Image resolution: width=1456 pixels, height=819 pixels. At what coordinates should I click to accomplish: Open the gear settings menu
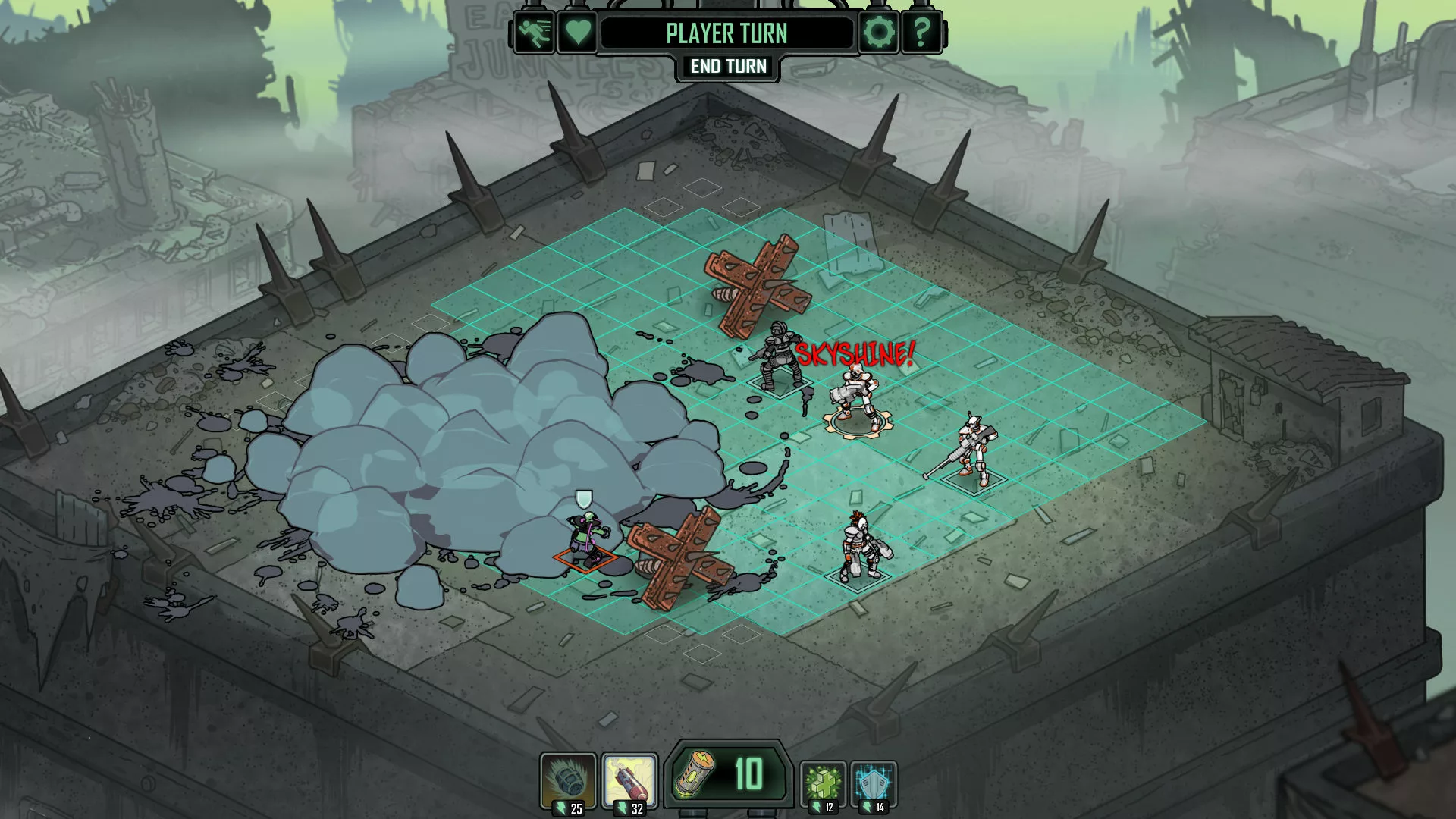click(878, 33)
